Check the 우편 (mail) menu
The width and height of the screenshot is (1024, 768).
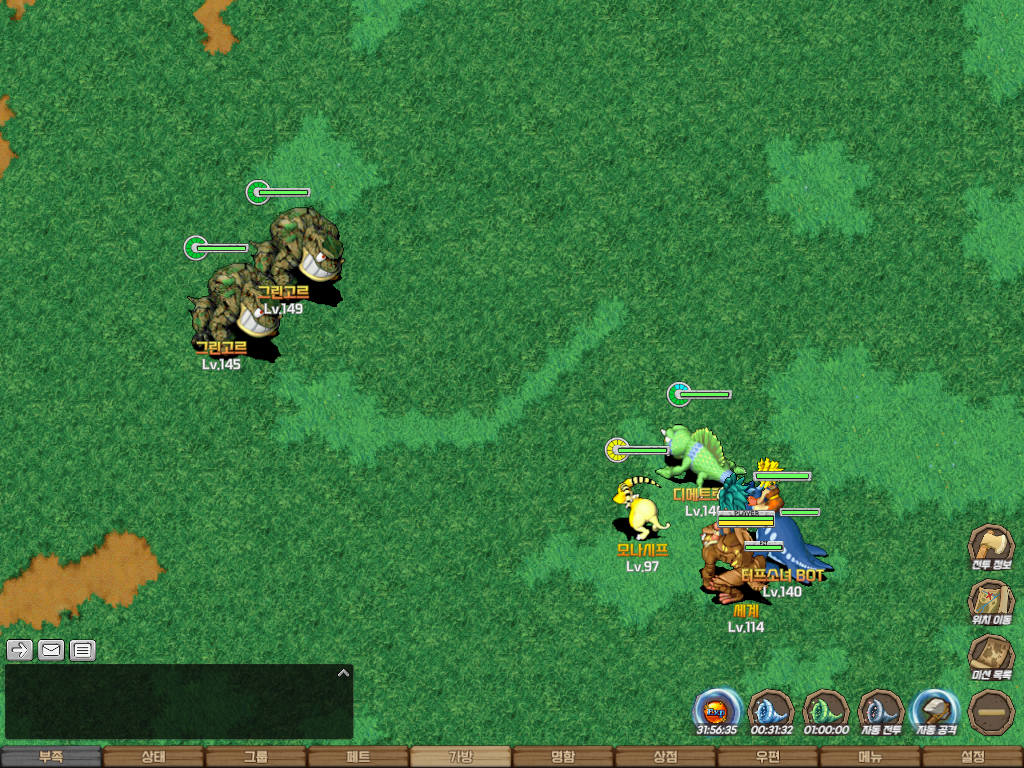point(767,757)
